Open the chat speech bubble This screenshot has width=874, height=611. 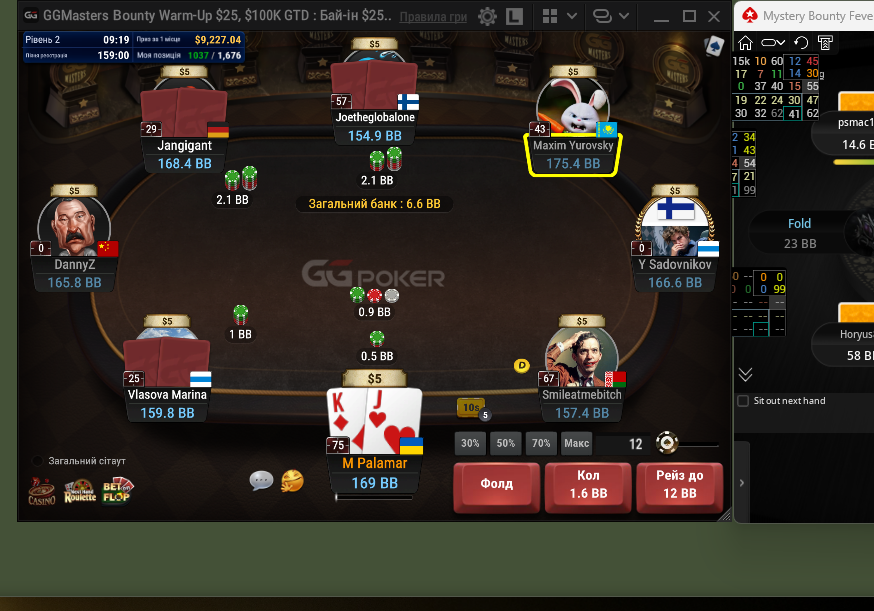point(261,481)
